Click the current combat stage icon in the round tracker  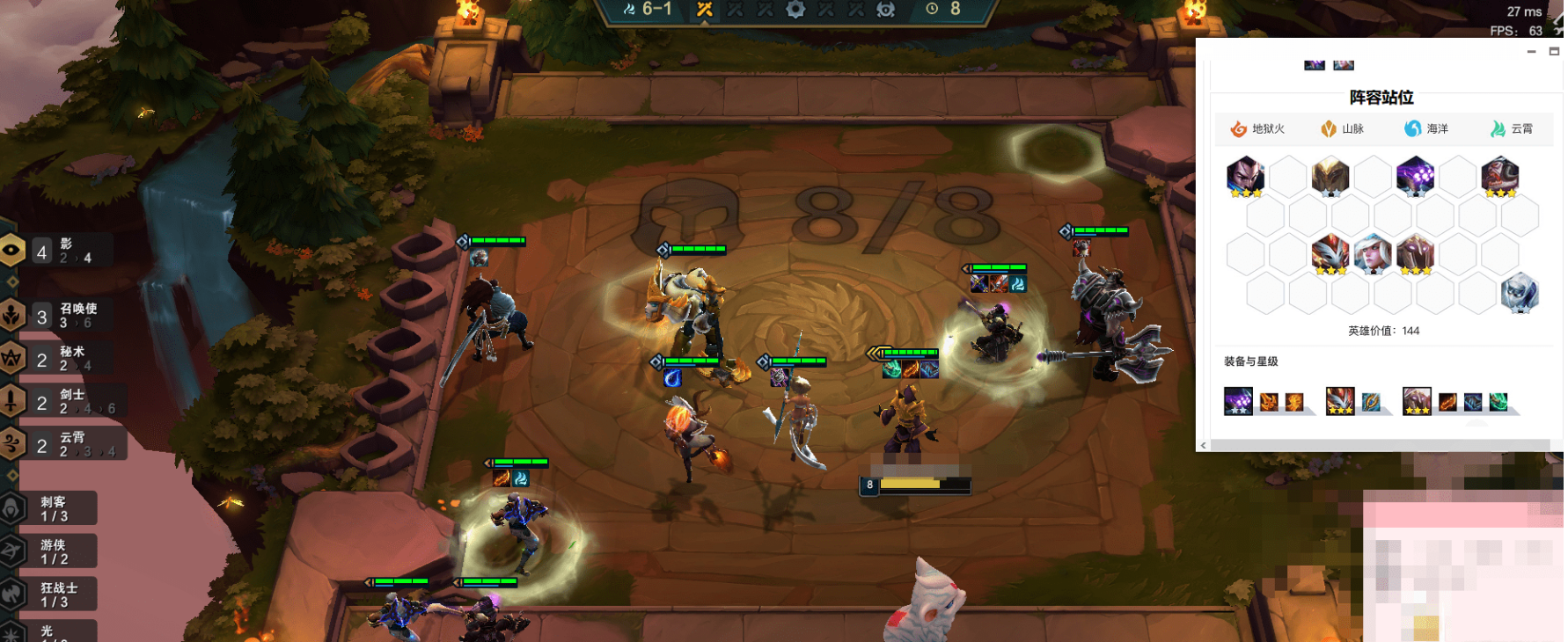pos(705,10)
